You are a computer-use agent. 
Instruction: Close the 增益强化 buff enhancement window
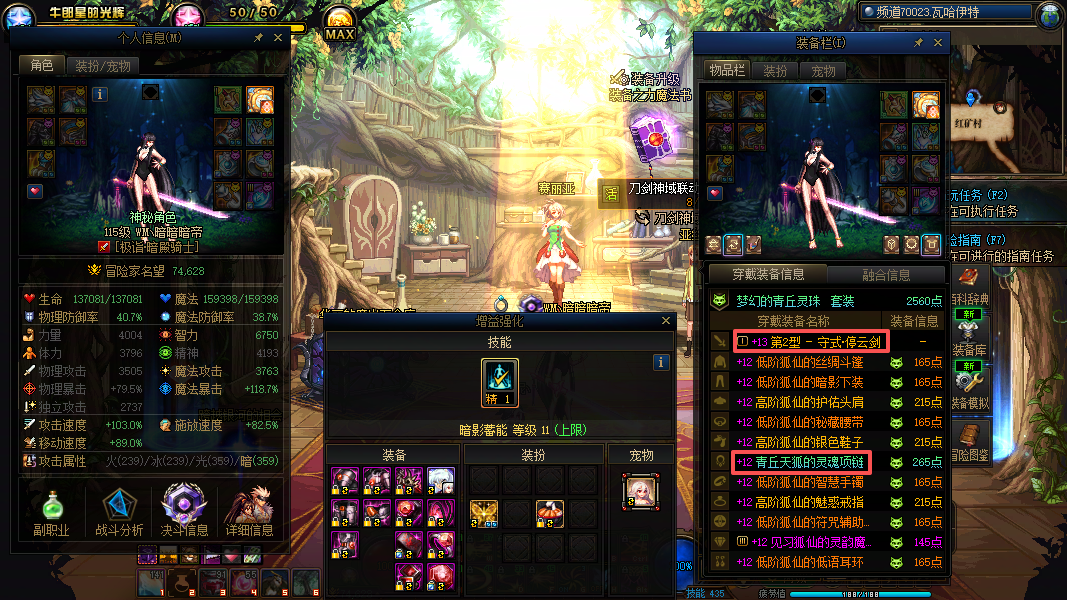[x=666, y=321]
